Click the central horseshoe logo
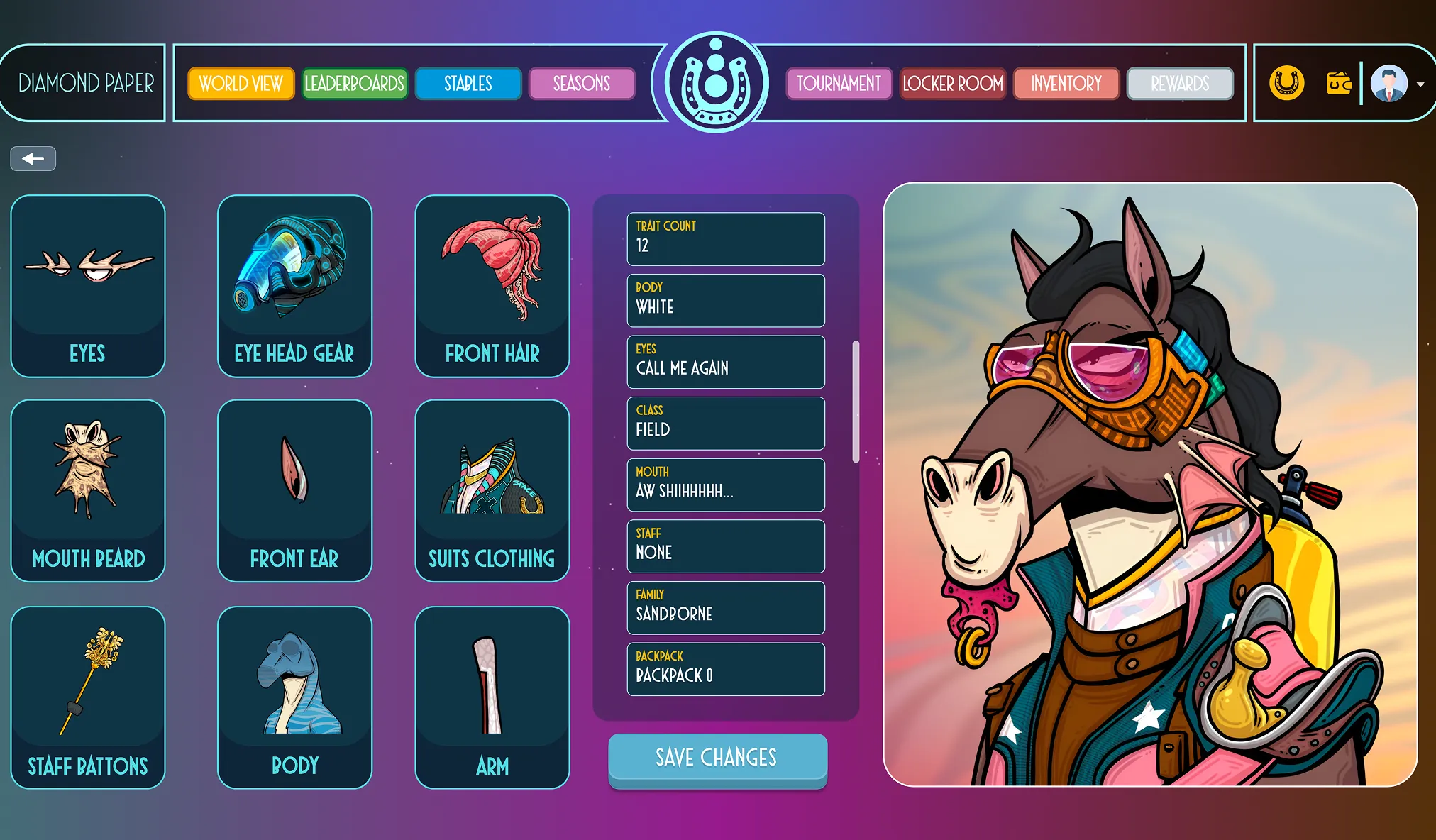The image size is (1436, 840). (716, 82)
